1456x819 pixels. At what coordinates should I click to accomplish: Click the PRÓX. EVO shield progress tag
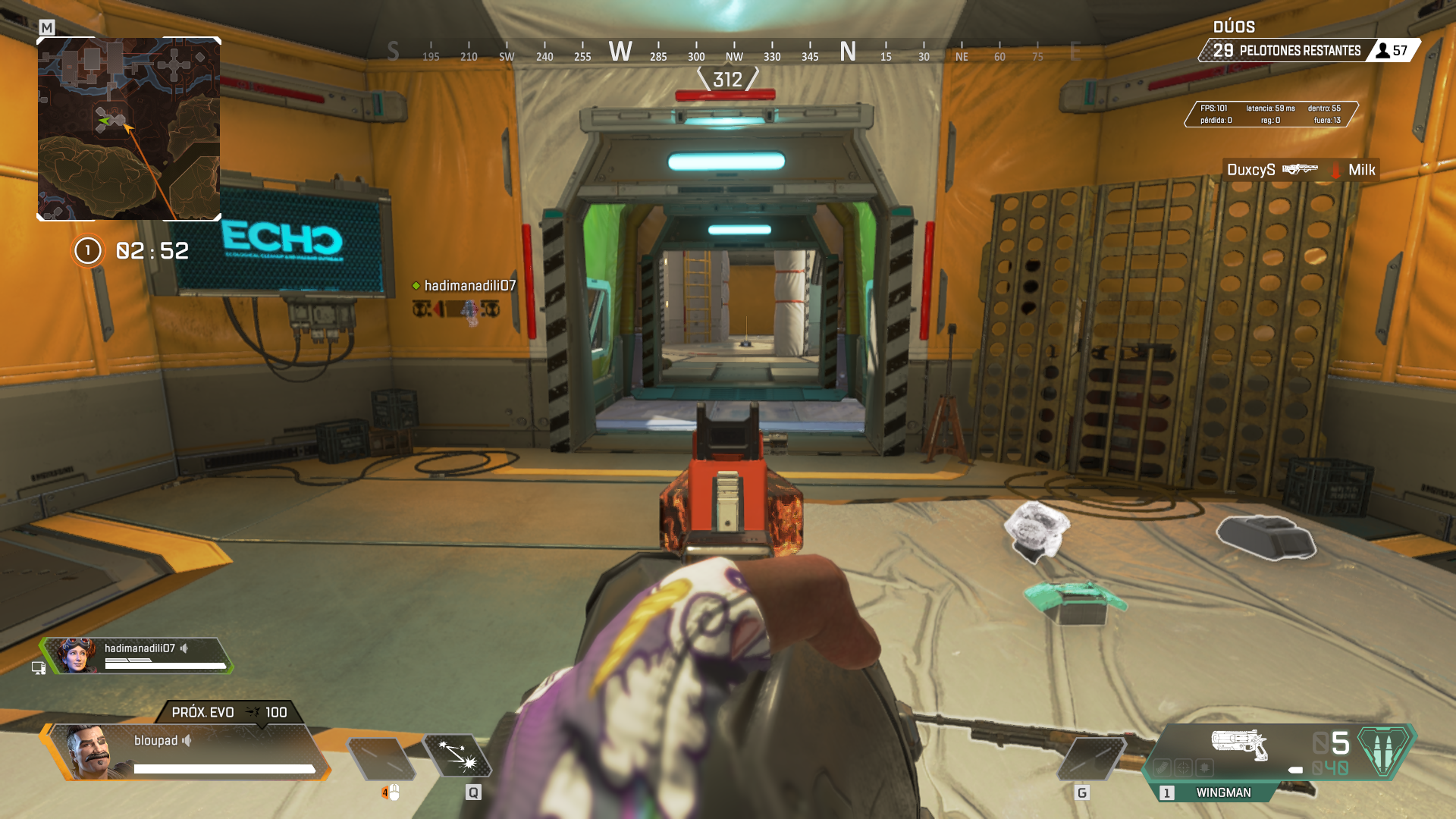point(229,712)
